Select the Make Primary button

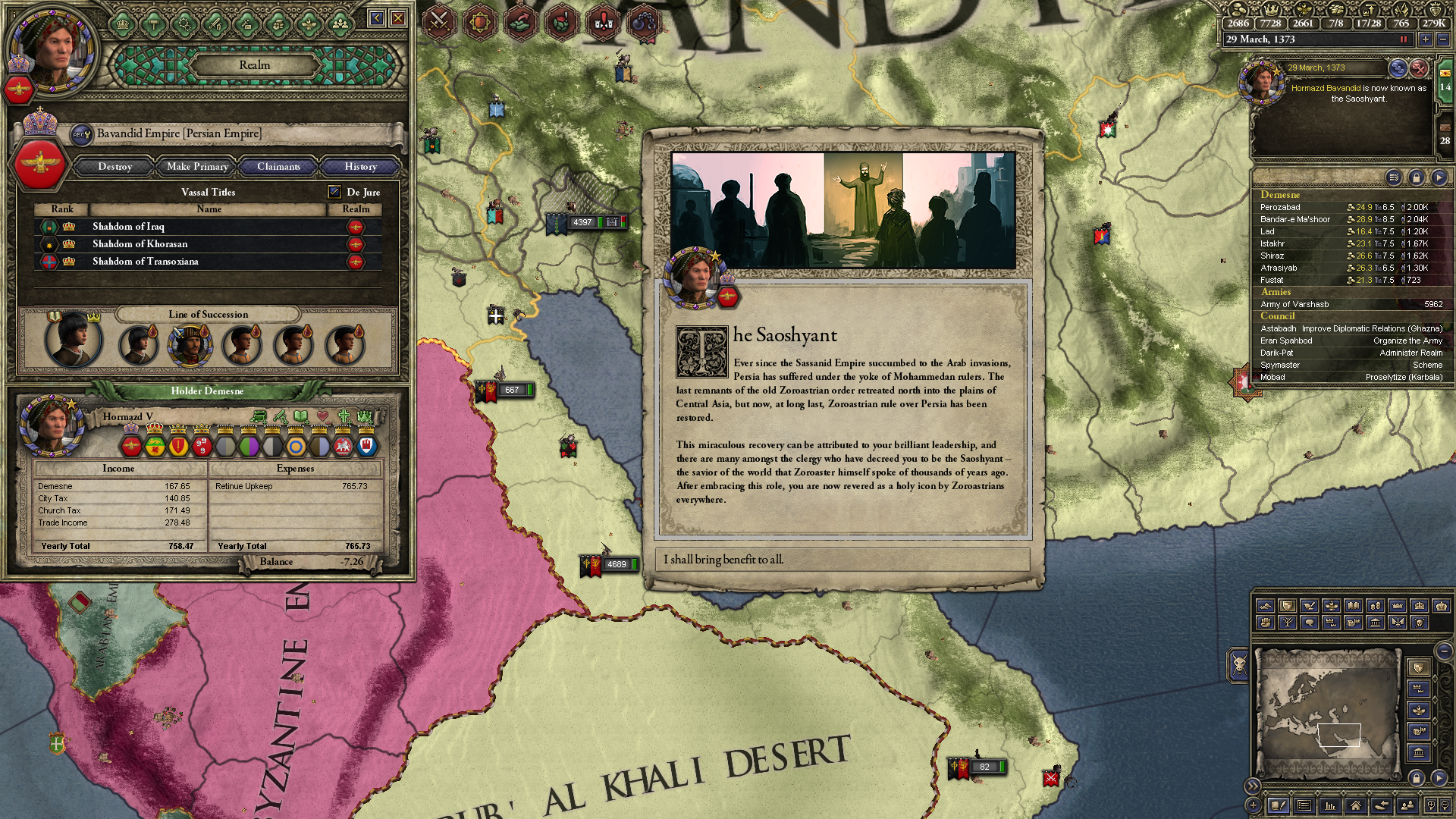coord(197,166)
